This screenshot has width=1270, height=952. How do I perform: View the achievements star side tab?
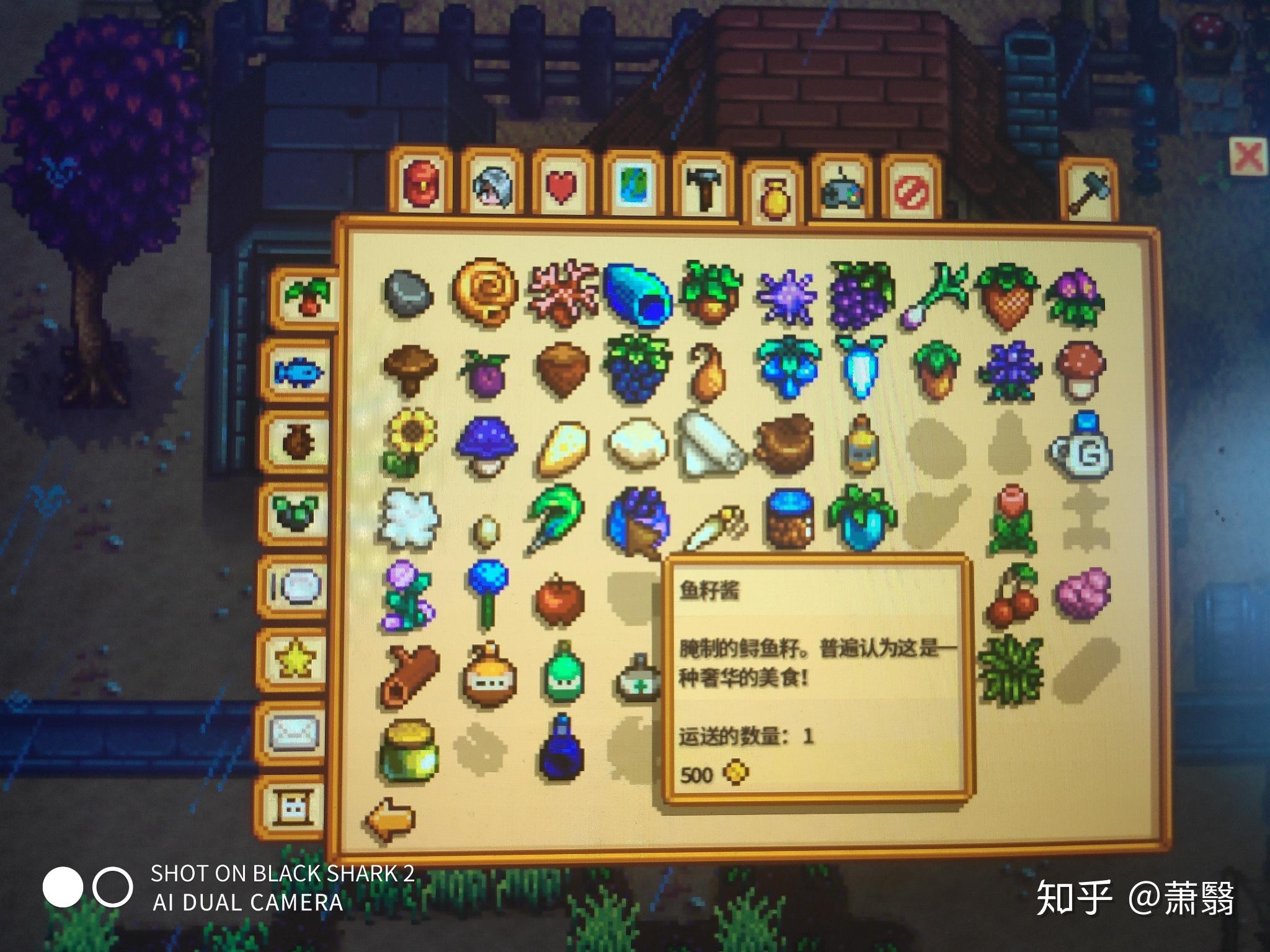click(x=294, y=659)
